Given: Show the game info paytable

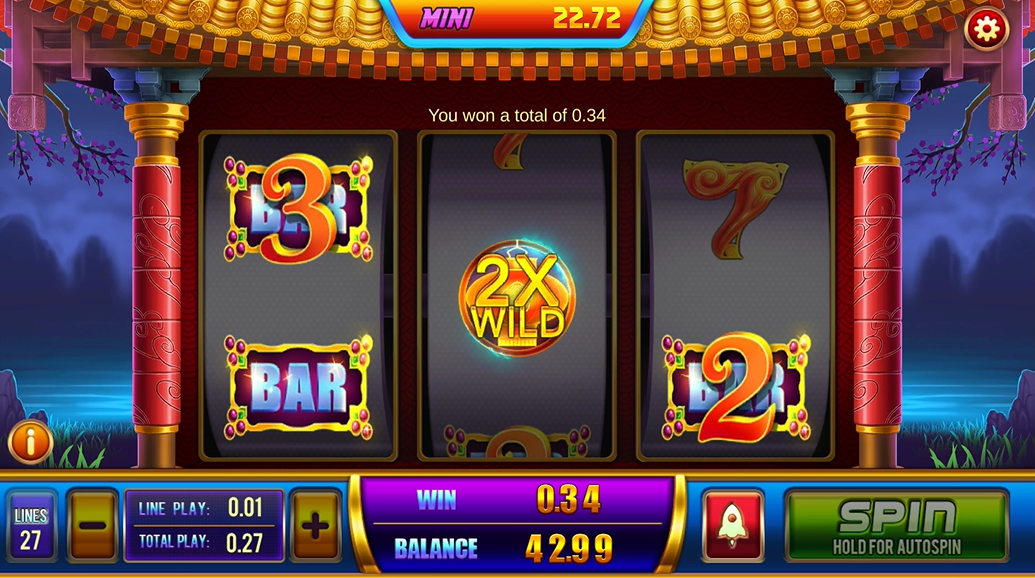Looking at the screenshot, I should point(30,441).
